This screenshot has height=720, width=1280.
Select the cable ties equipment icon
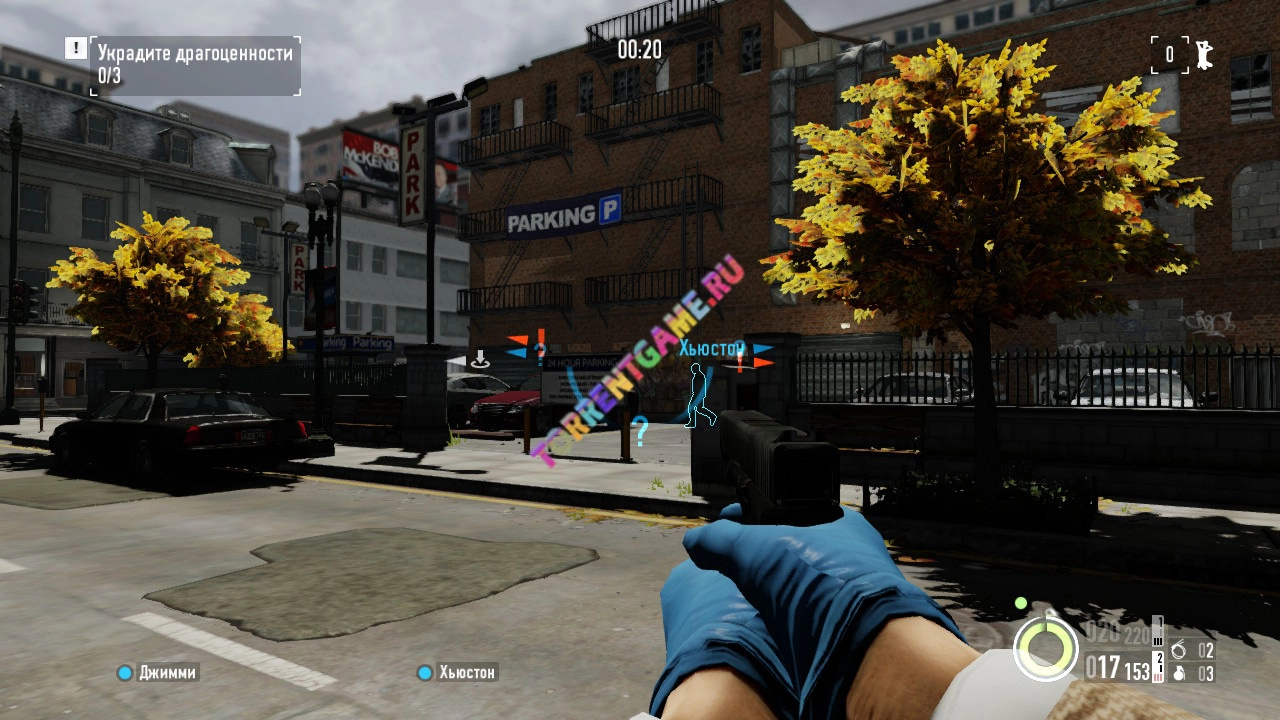[x=1178, y=651]
